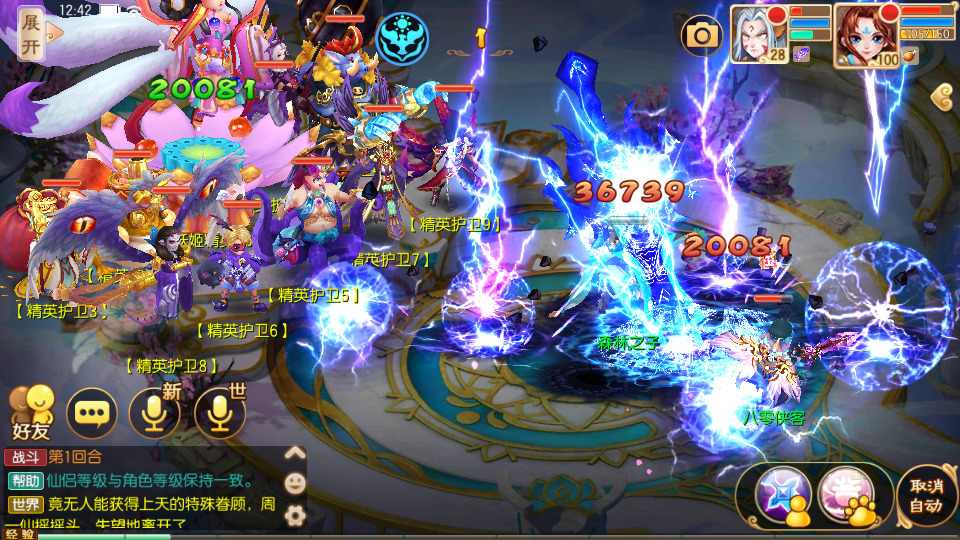Open the camera screenshot function
Screen dimensions: 960x540
click(702, 36)
